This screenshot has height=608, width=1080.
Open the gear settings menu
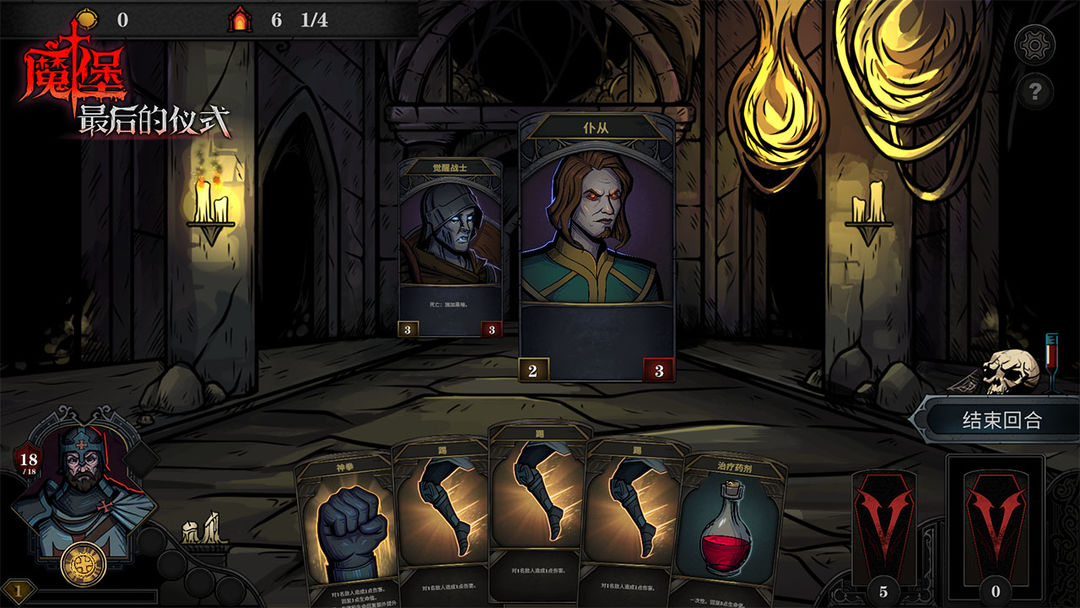[1035, 44]
